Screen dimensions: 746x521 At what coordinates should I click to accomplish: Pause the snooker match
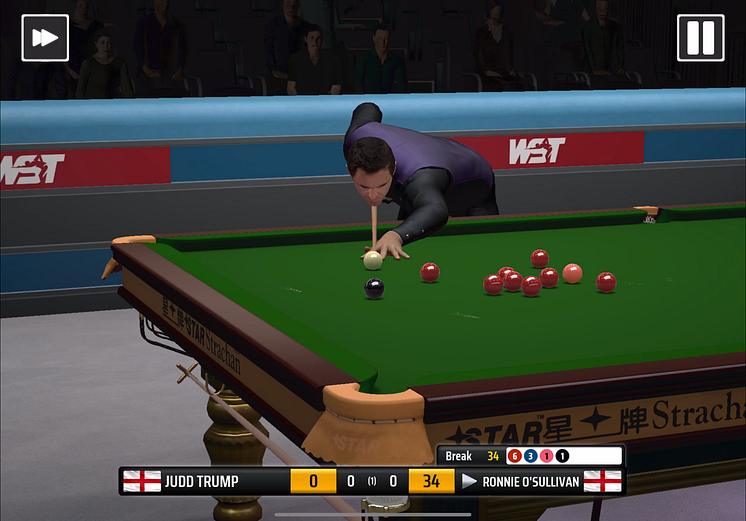pyautogui.click(x=700, y=38)
